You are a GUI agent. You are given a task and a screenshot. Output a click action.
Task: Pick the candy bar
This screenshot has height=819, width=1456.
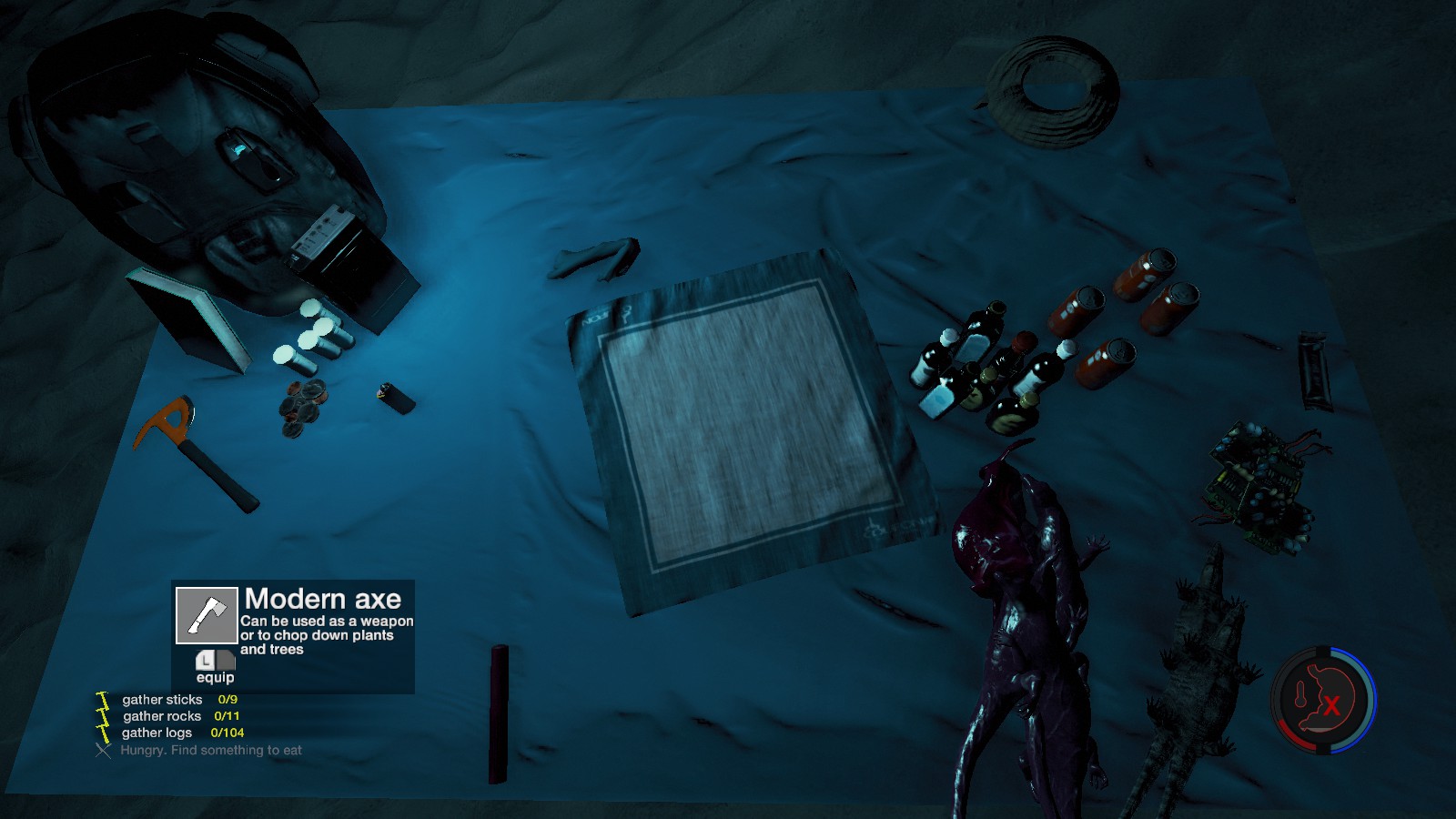point(1313,369)
